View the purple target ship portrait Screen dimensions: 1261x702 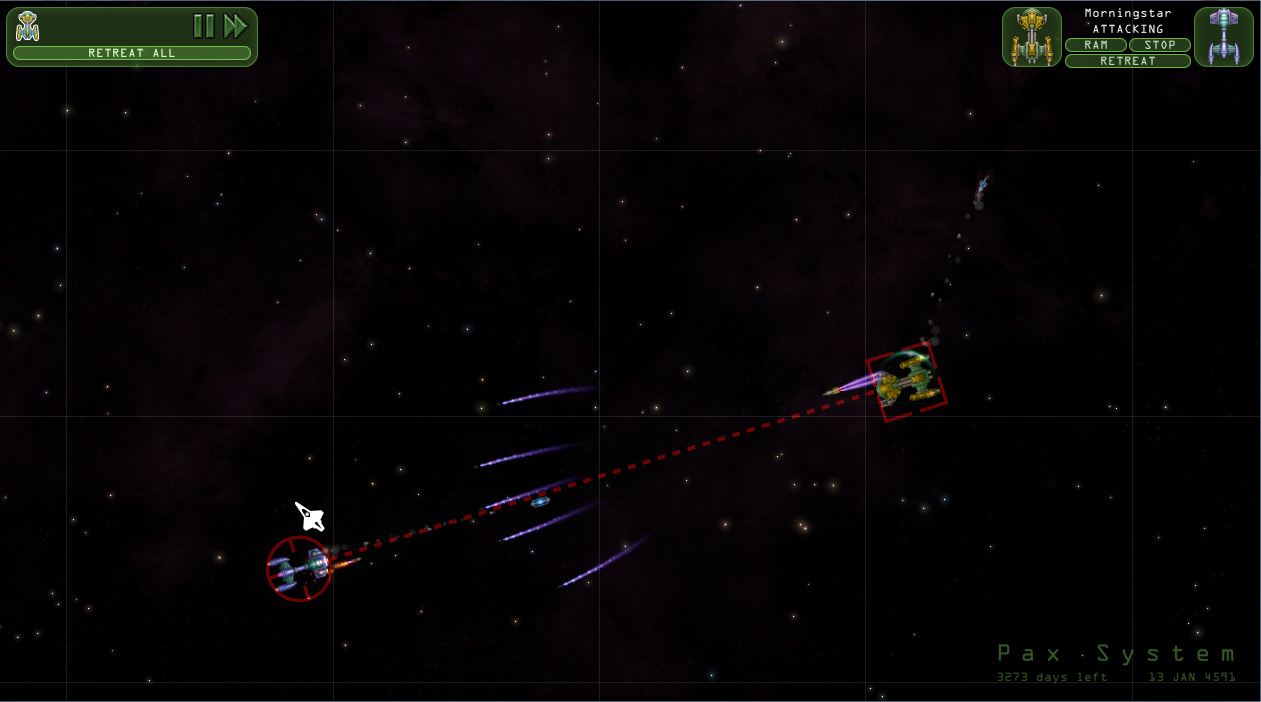click(1224, 37)
